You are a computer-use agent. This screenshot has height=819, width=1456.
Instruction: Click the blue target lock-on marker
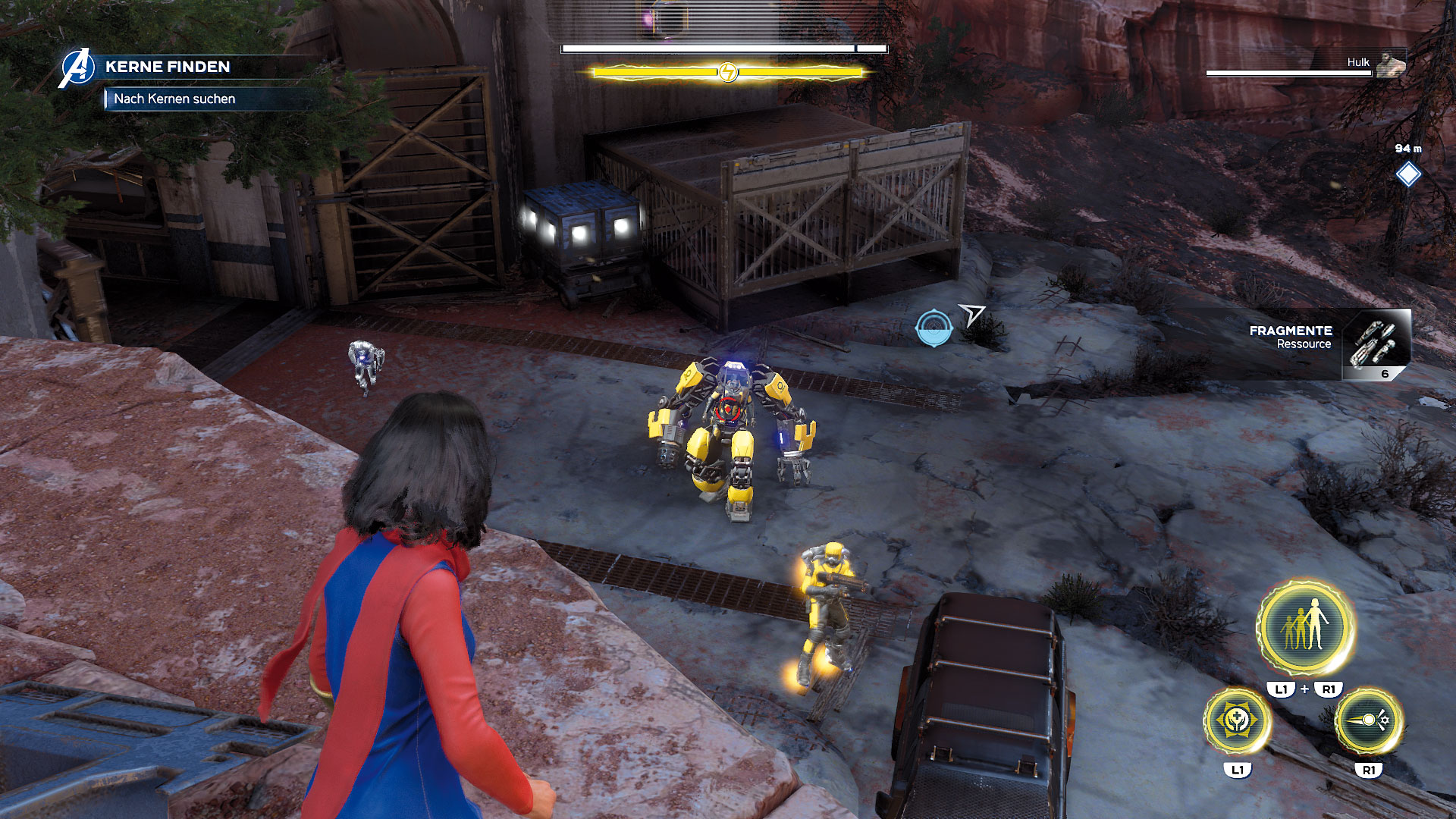tap(934, 328)
